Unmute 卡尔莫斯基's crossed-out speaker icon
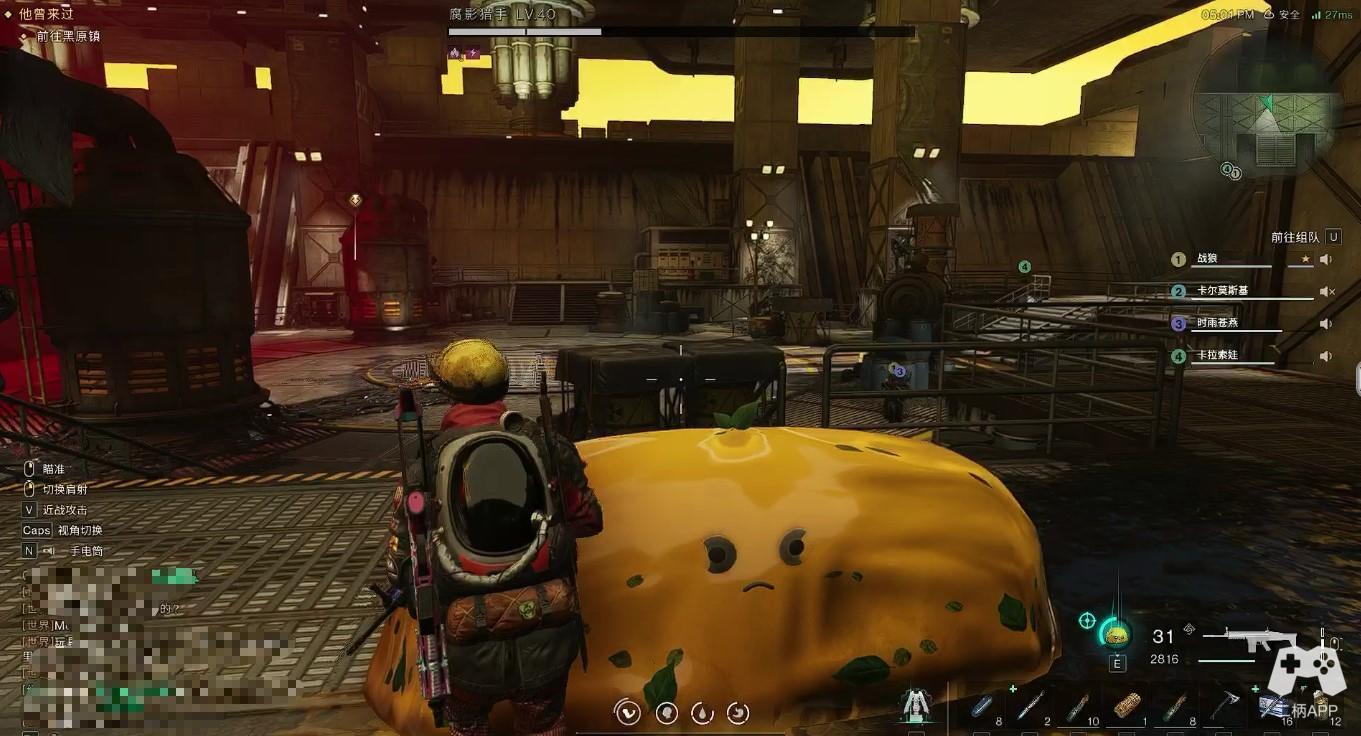The height and width of the screenshot is (736, 1361). pyautogui.click(x=1326, y=292)
